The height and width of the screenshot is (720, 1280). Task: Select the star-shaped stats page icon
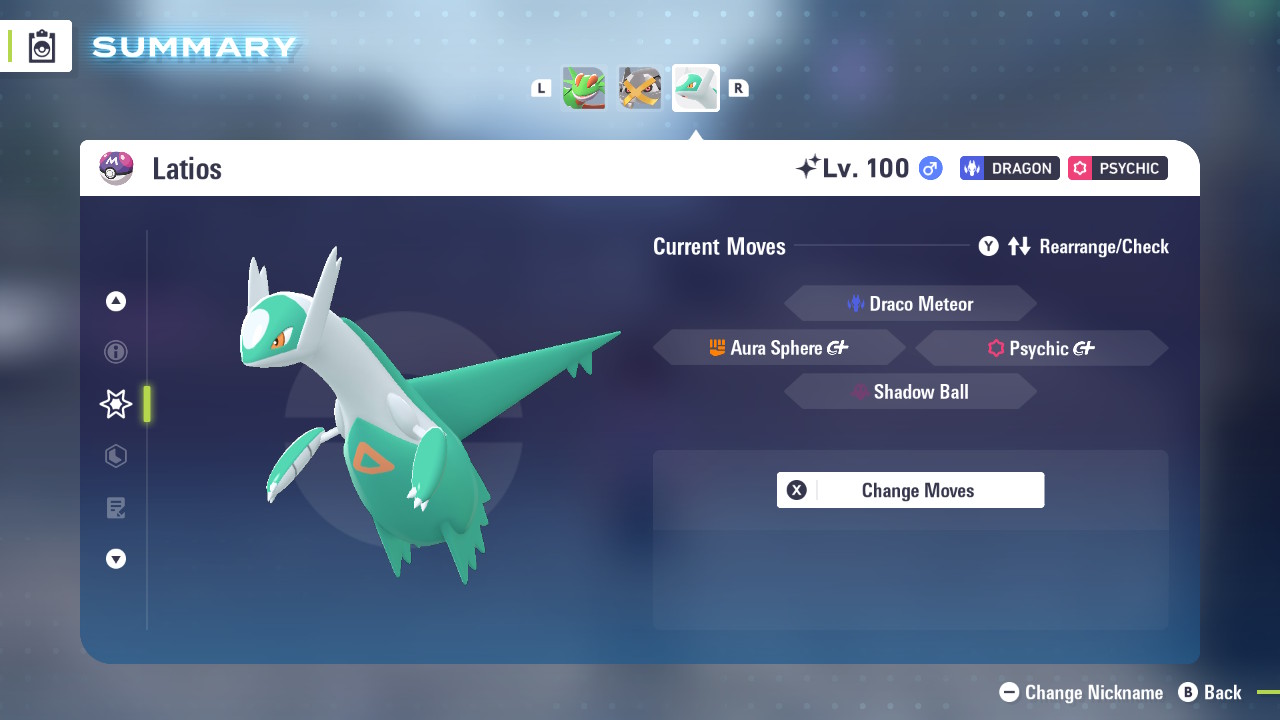click(x=115, y=404)
